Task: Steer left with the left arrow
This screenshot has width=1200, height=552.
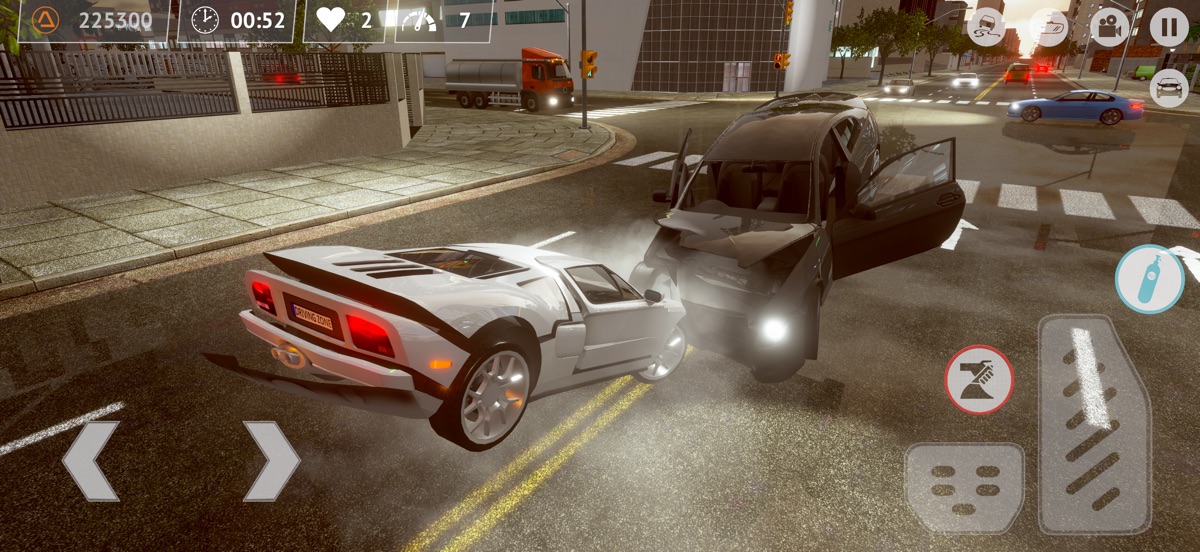Action: [x=91, y=461]
